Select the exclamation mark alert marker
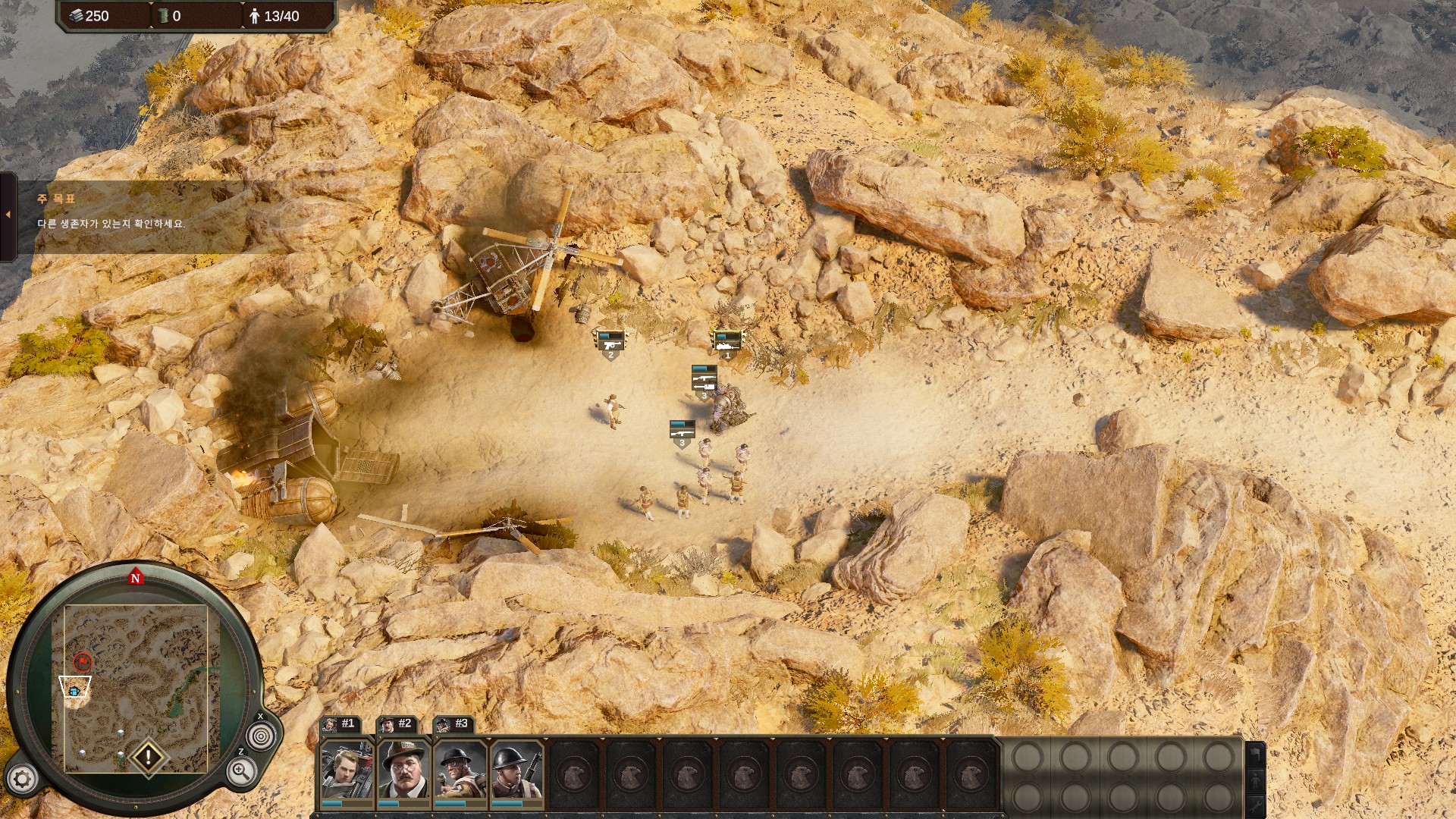Viewport: 1456px width, 819px height. pyautogui.click(x=148, y=756)
